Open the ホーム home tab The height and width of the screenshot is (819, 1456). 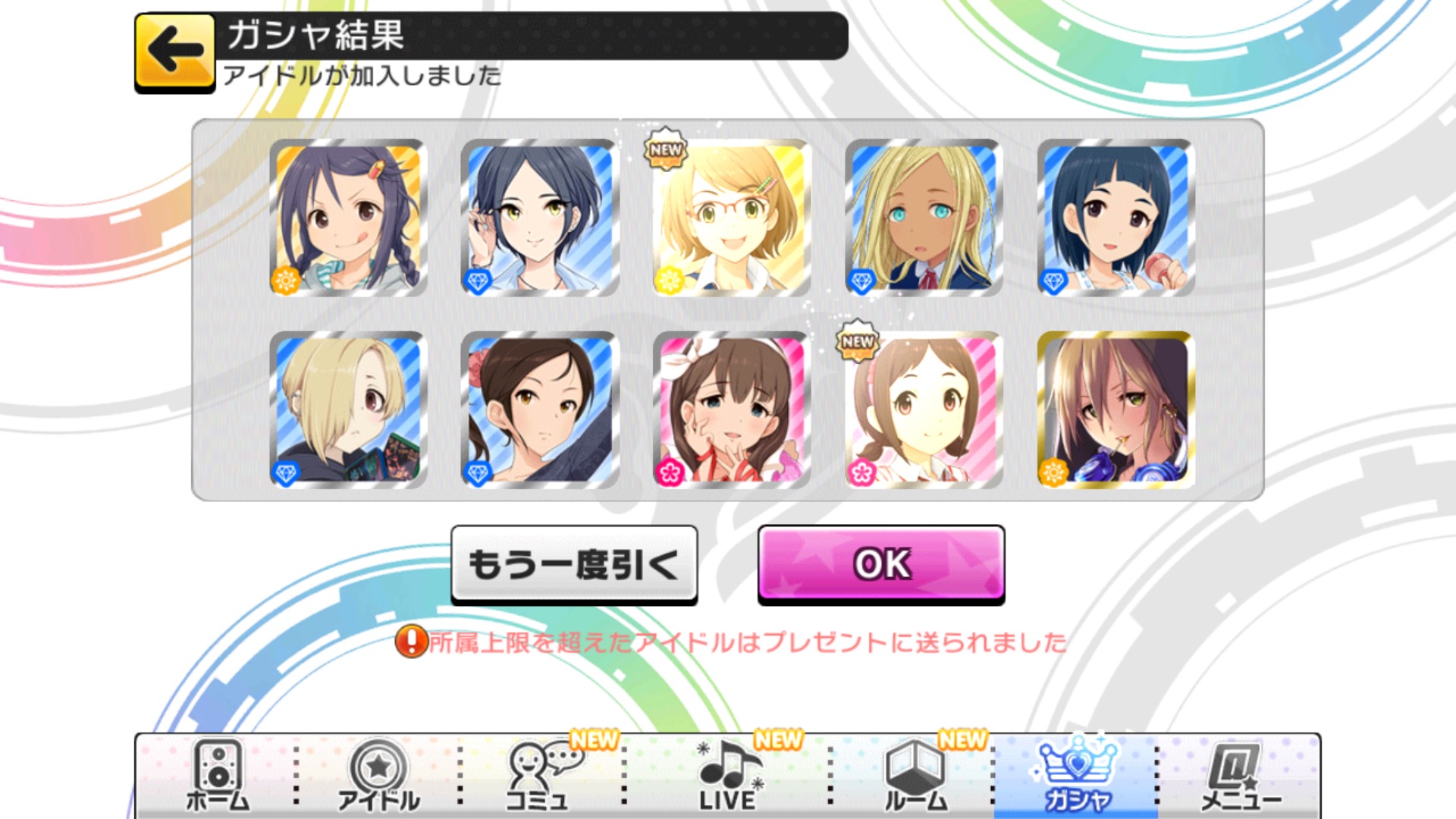tap(218, 775)
